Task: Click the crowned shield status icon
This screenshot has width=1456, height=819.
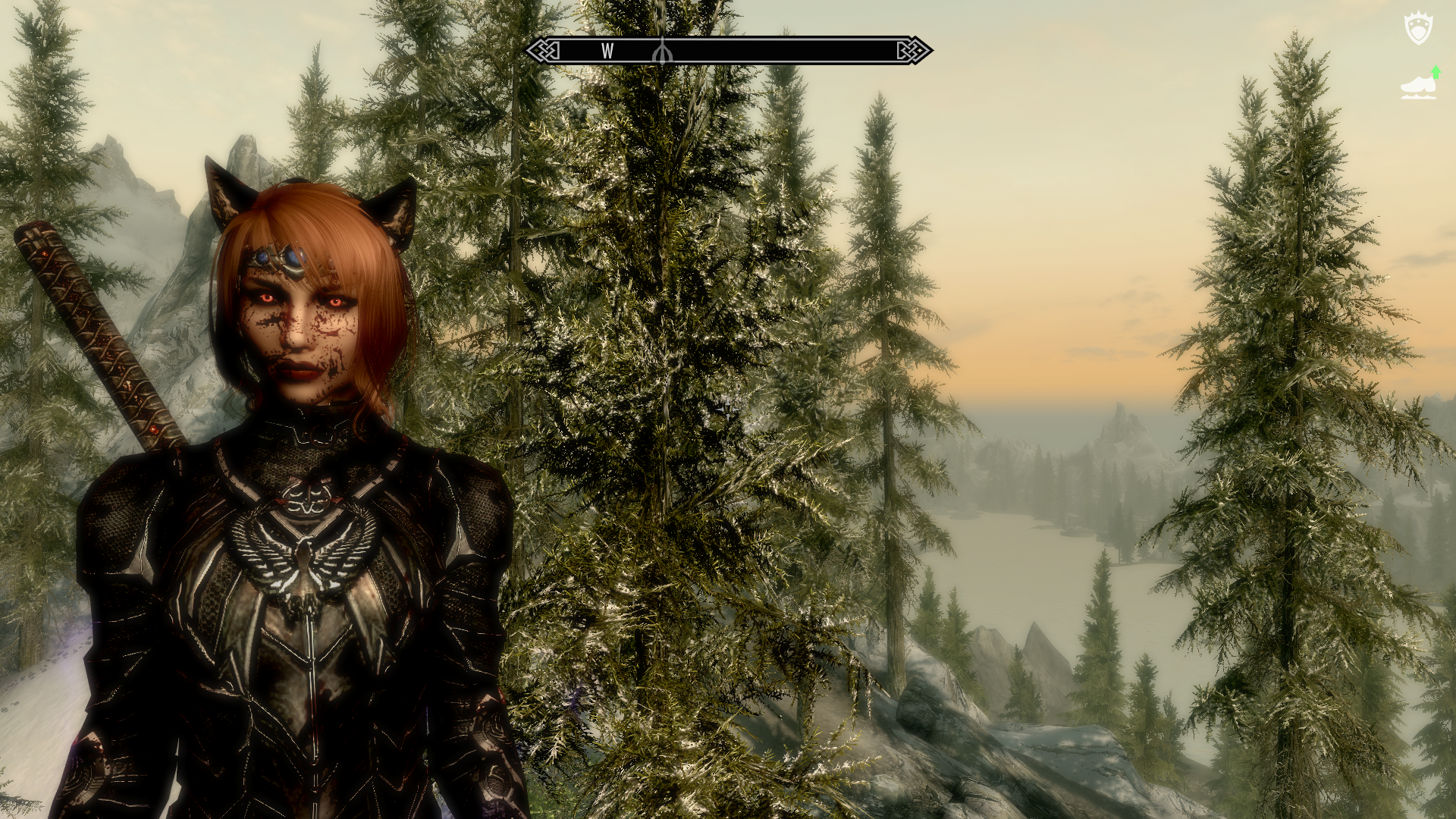Action: pyautogui.click(x=1418, y=29)
